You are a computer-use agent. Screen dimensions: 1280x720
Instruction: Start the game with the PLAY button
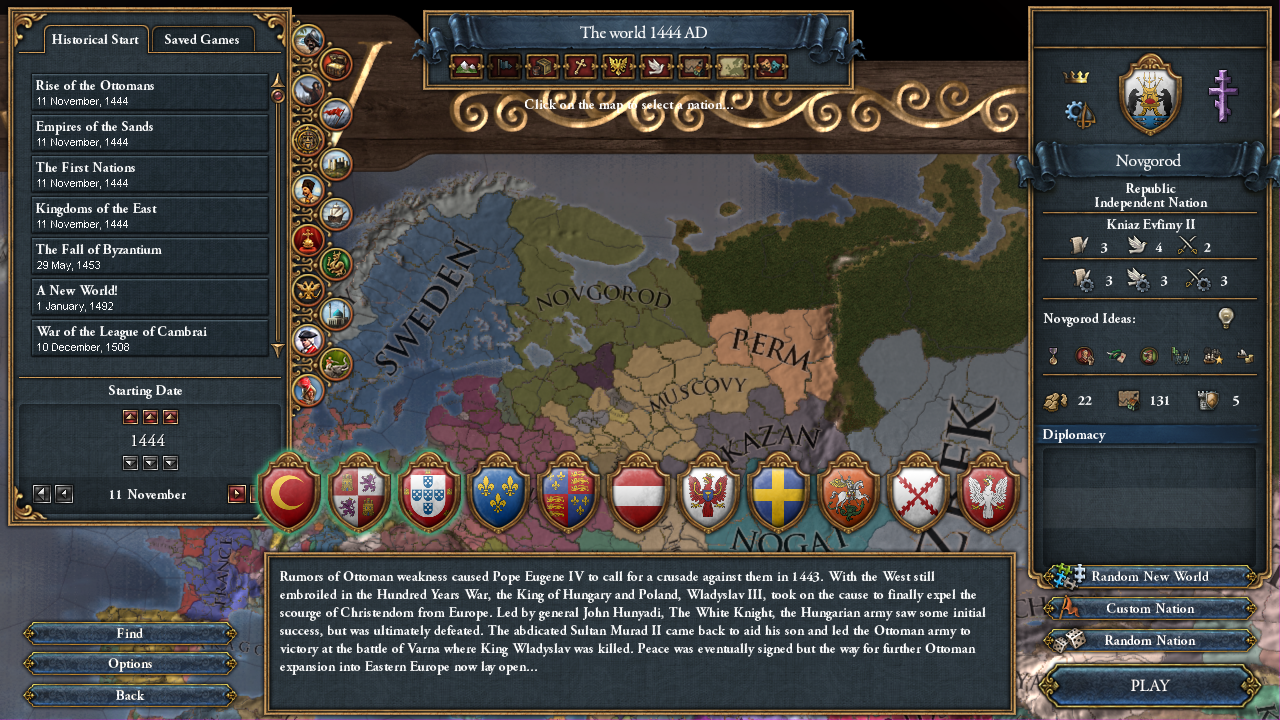pyautogui.click(x=1149, y=686)
